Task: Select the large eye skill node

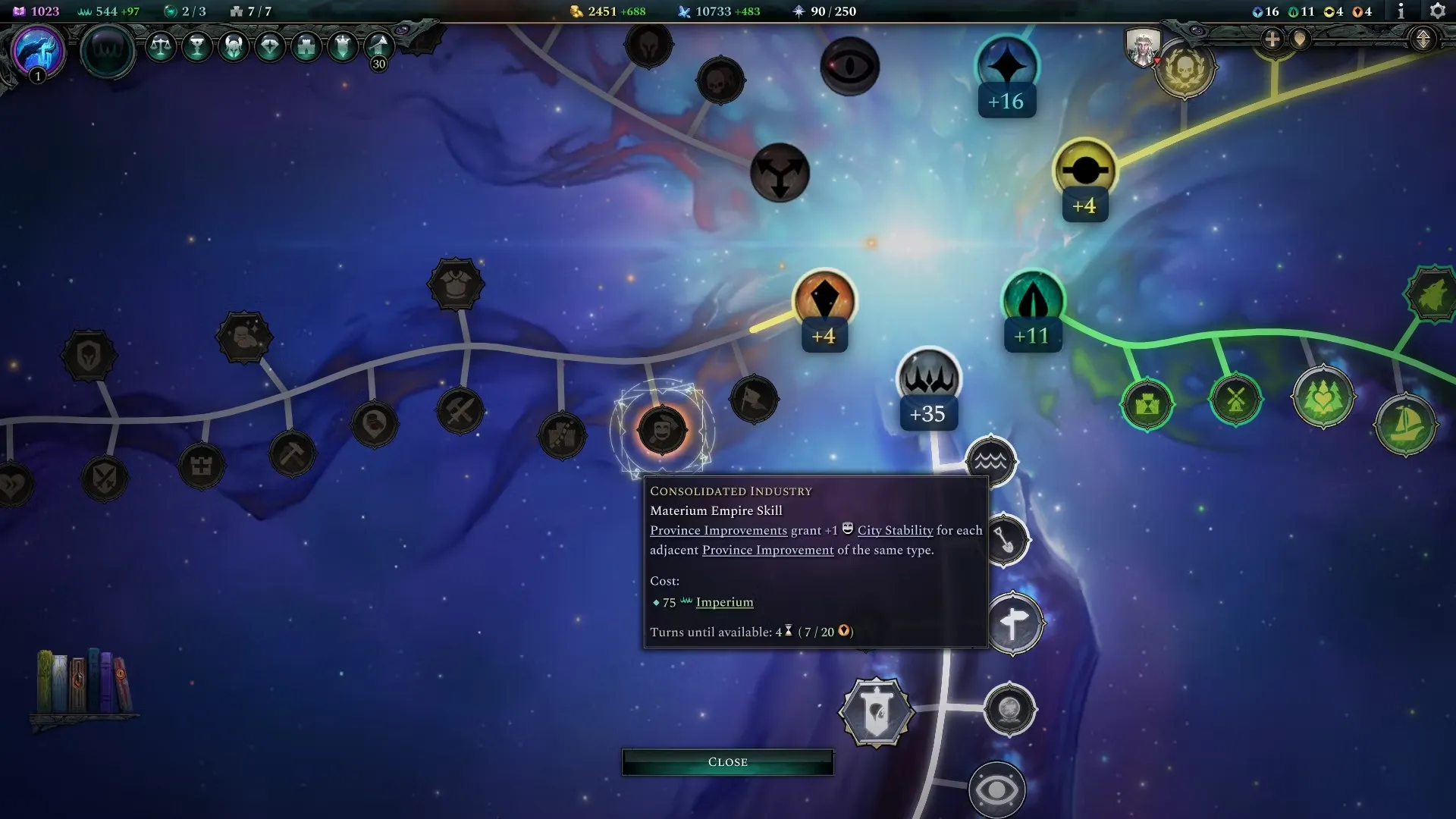Action: point(996,790)
